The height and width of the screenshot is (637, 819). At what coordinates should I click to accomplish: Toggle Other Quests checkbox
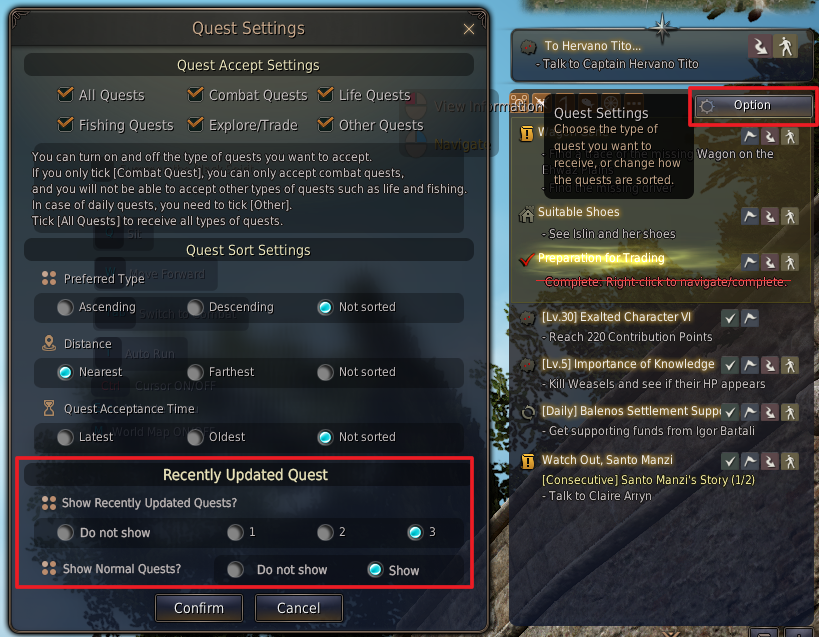click(x=326, y=125)
